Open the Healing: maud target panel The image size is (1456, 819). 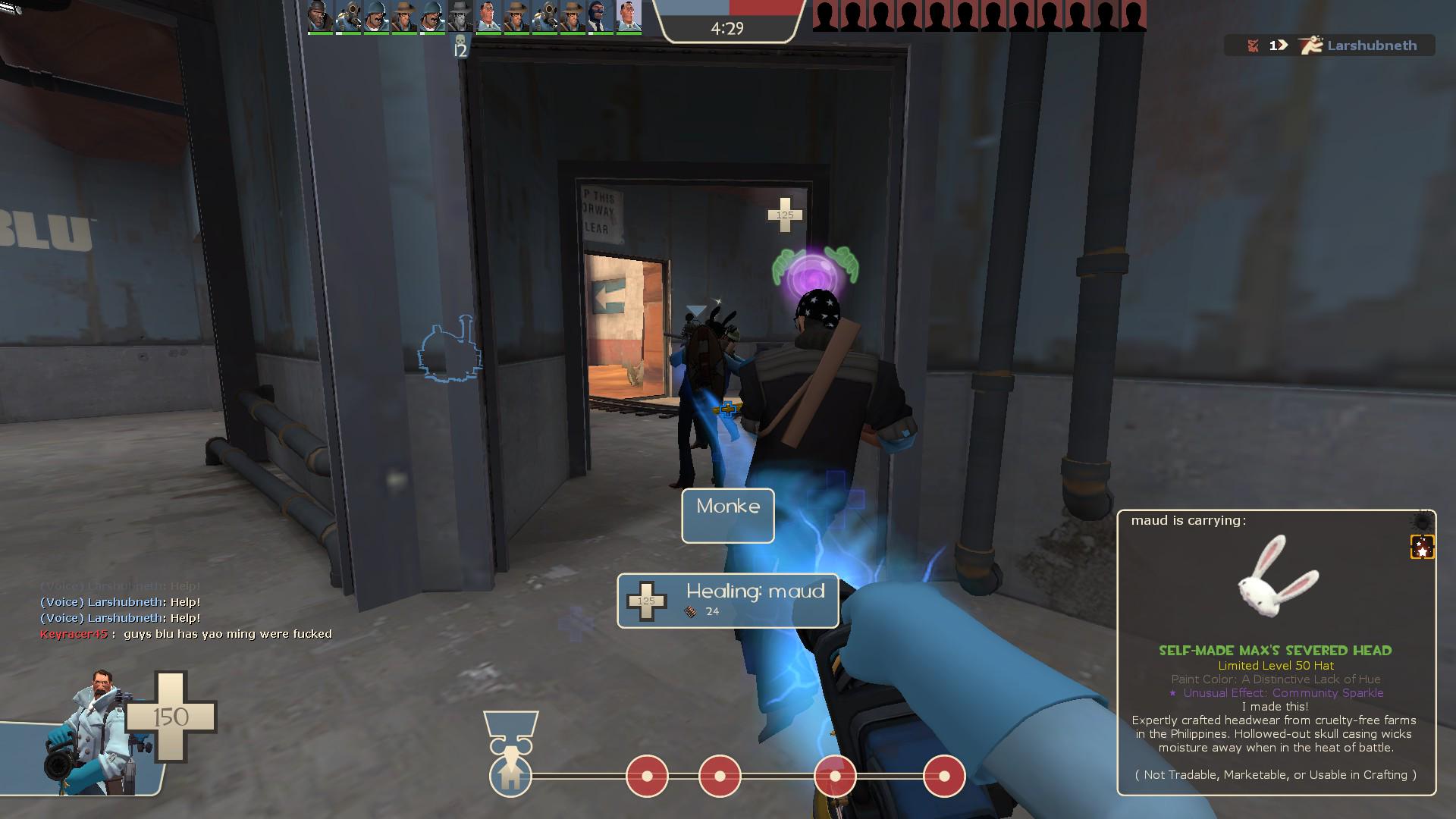[728, 601]
